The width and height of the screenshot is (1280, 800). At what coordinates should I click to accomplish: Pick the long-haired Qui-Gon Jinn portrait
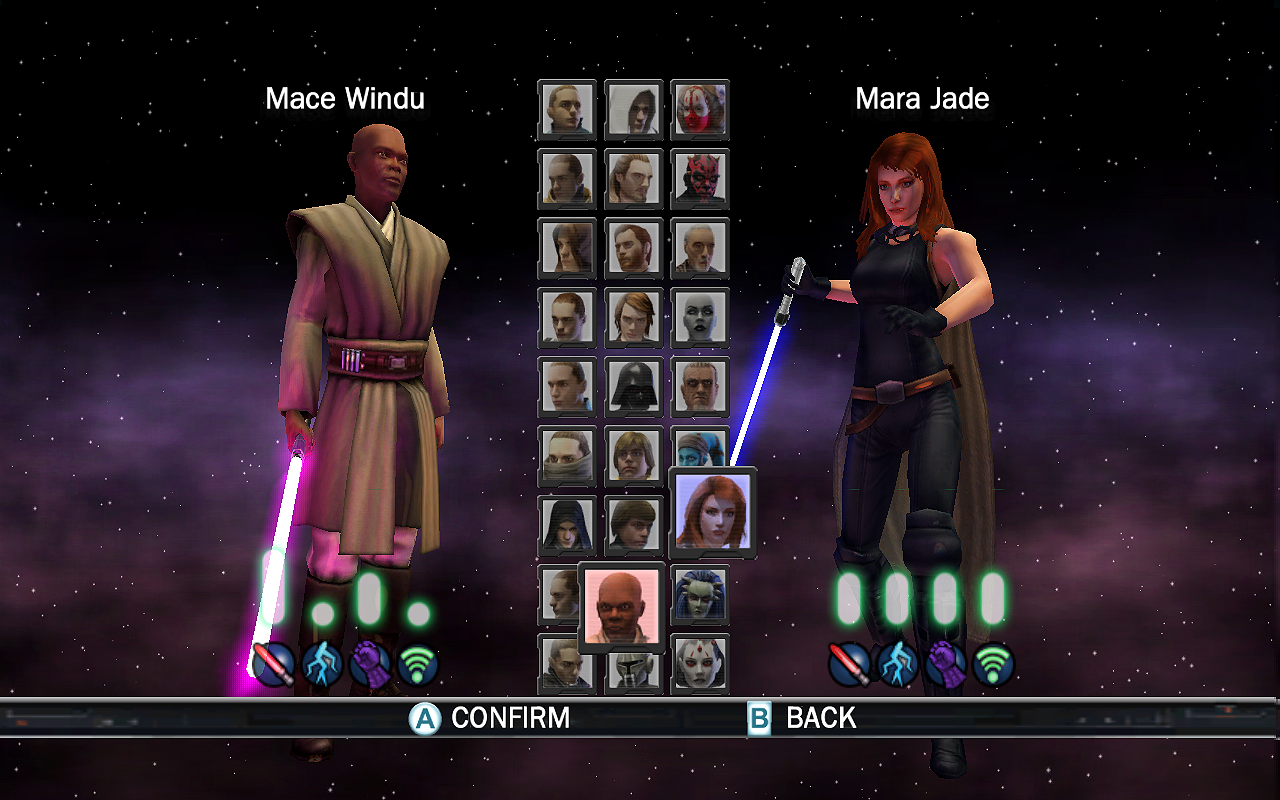coord(633,177)
